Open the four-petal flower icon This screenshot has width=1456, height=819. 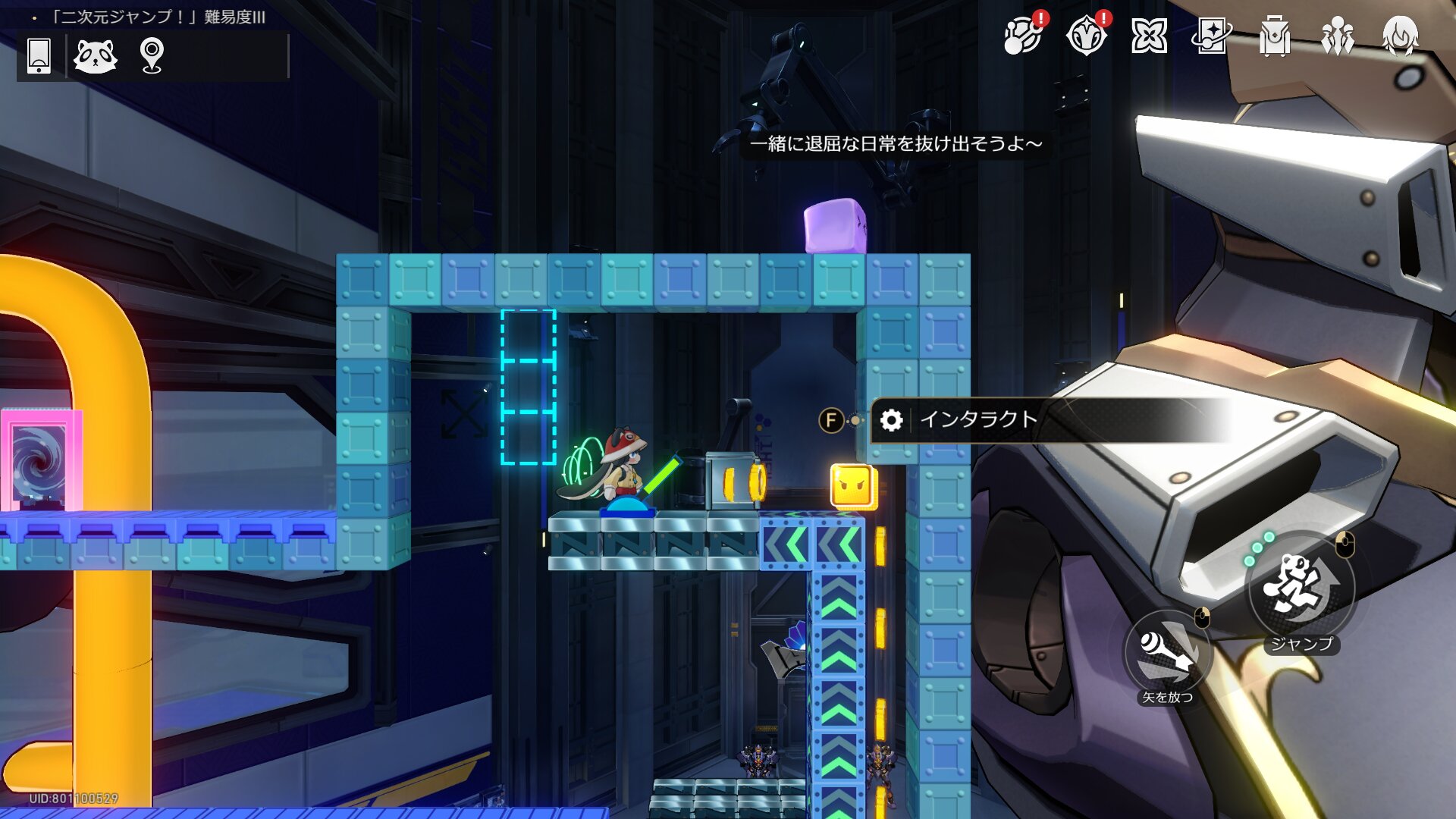(x=1149, y=36)
